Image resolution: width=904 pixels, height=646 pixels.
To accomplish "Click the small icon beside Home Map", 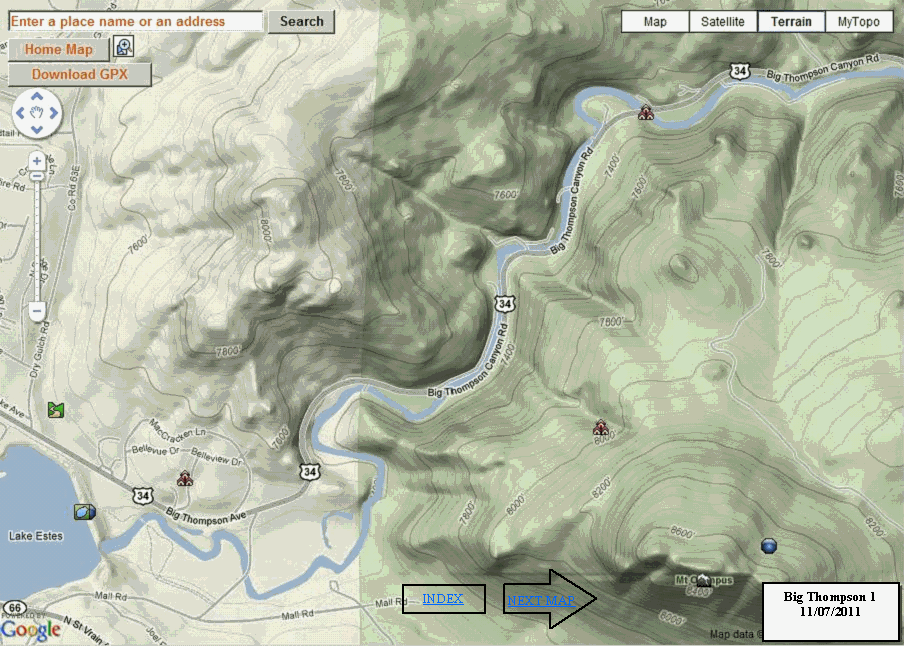I will point(124,47).
